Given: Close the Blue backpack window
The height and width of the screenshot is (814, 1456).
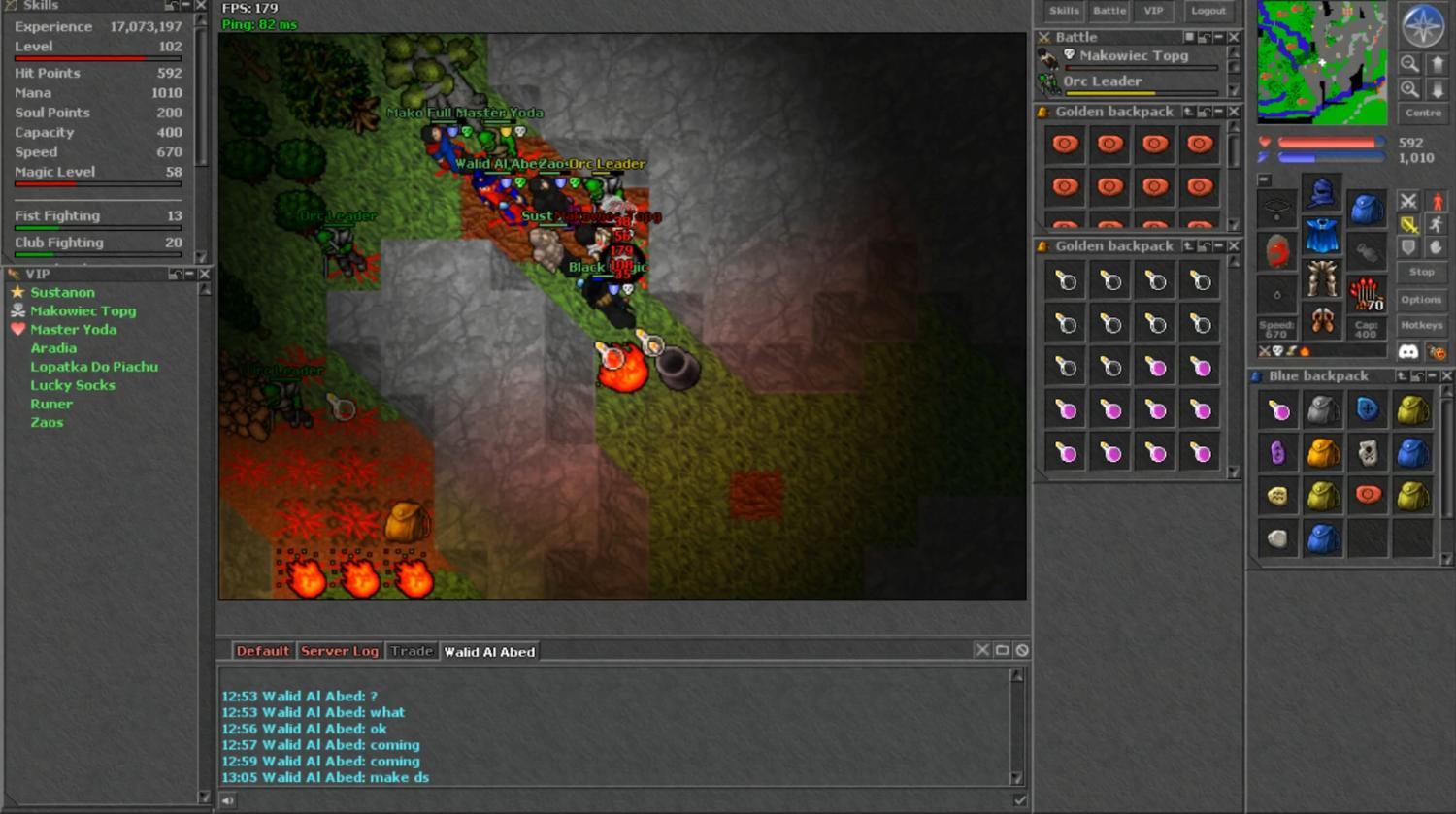Looking at the screenshot, I should tap(1446, 375).
